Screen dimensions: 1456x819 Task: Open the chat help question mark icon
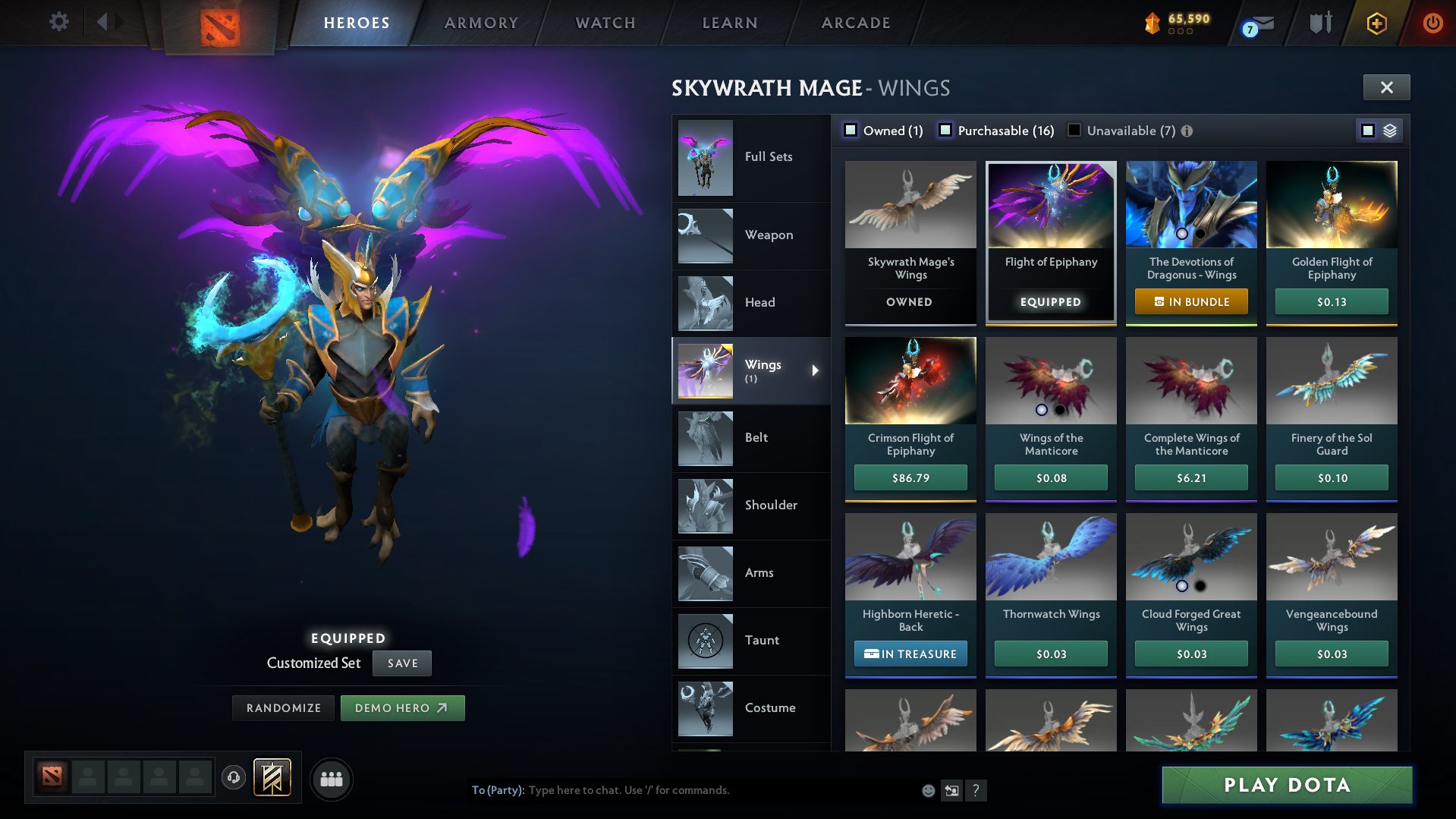976,790
